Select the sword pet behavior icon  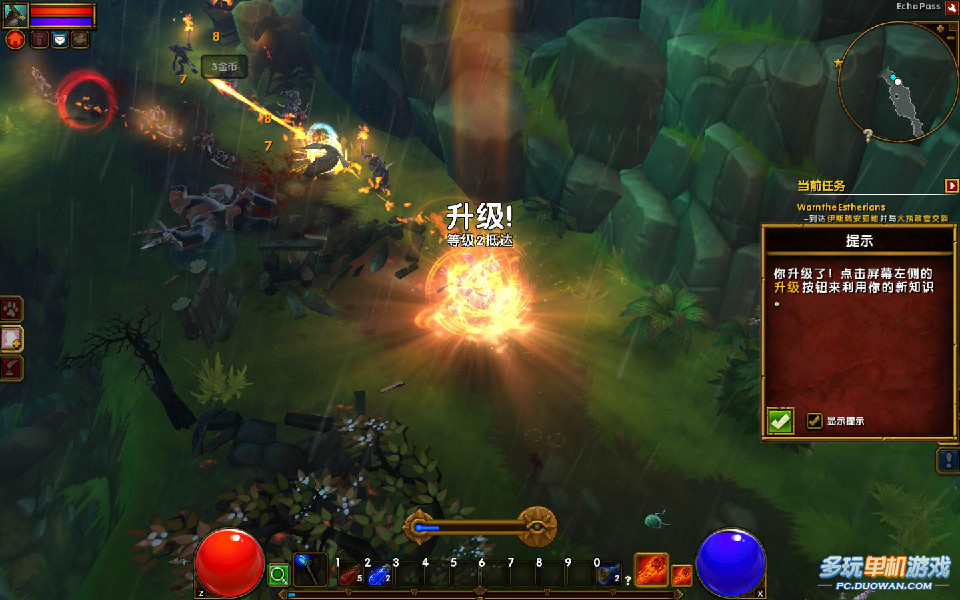coord(39,39)
